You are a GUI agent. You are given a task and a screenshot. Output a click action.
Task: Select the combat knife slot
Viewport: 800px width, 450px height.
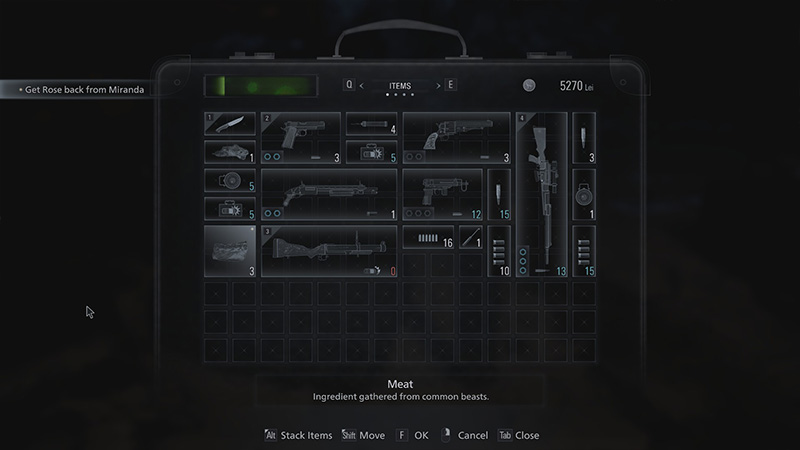coord(229,124)
